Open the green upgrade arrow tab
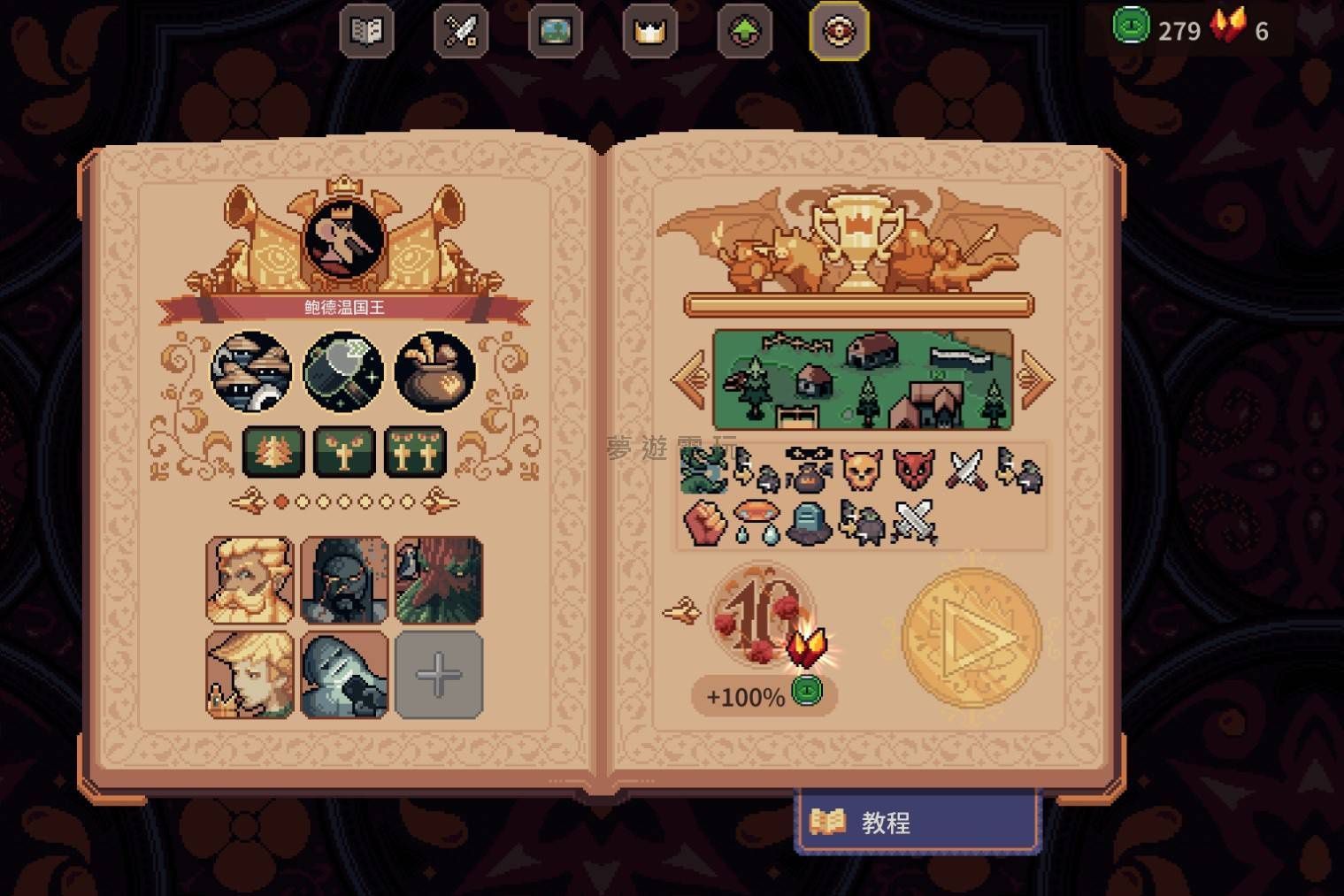1344x896 pixels. point(745,33)
